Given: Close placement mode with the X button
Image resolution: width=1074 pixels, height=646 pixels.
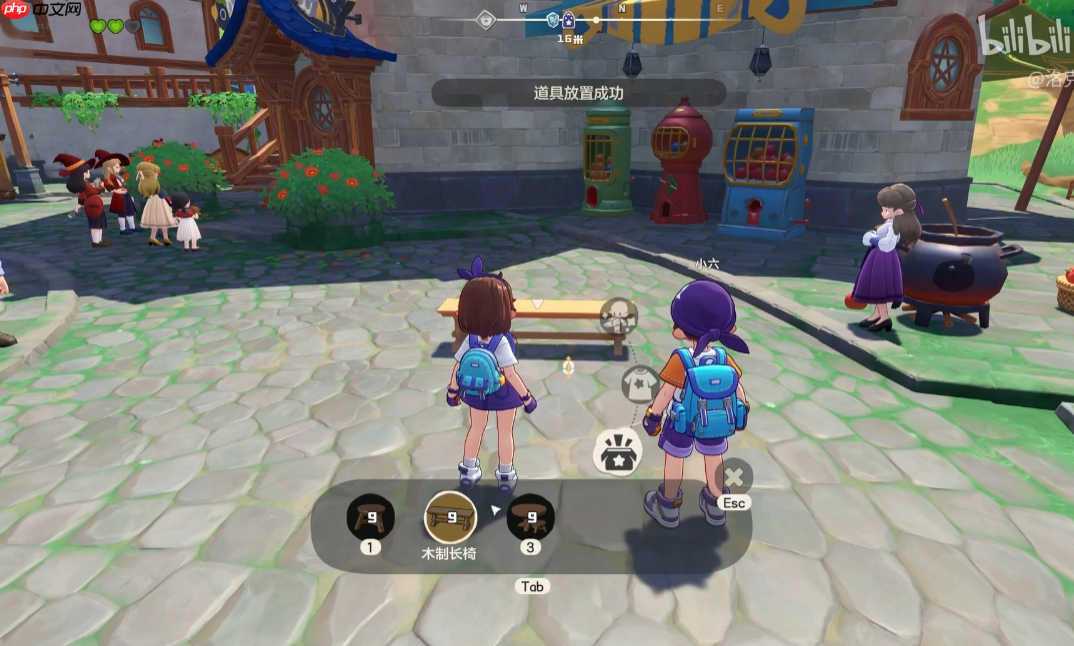Looking at the screenshot, I should pos(735,476).
